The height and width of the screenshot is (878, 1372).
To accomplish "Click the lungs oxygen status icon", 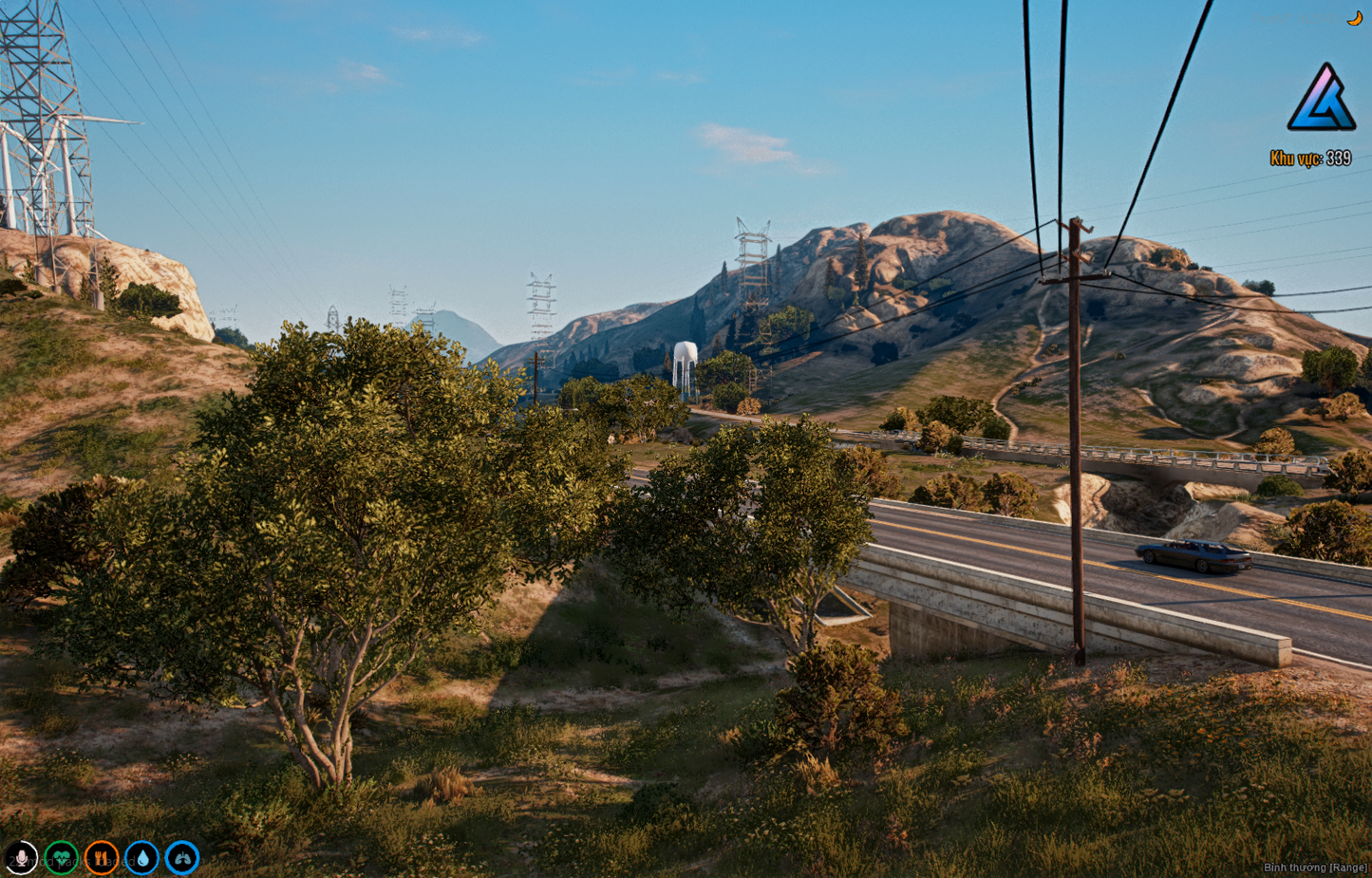I will tap(182, 858).
